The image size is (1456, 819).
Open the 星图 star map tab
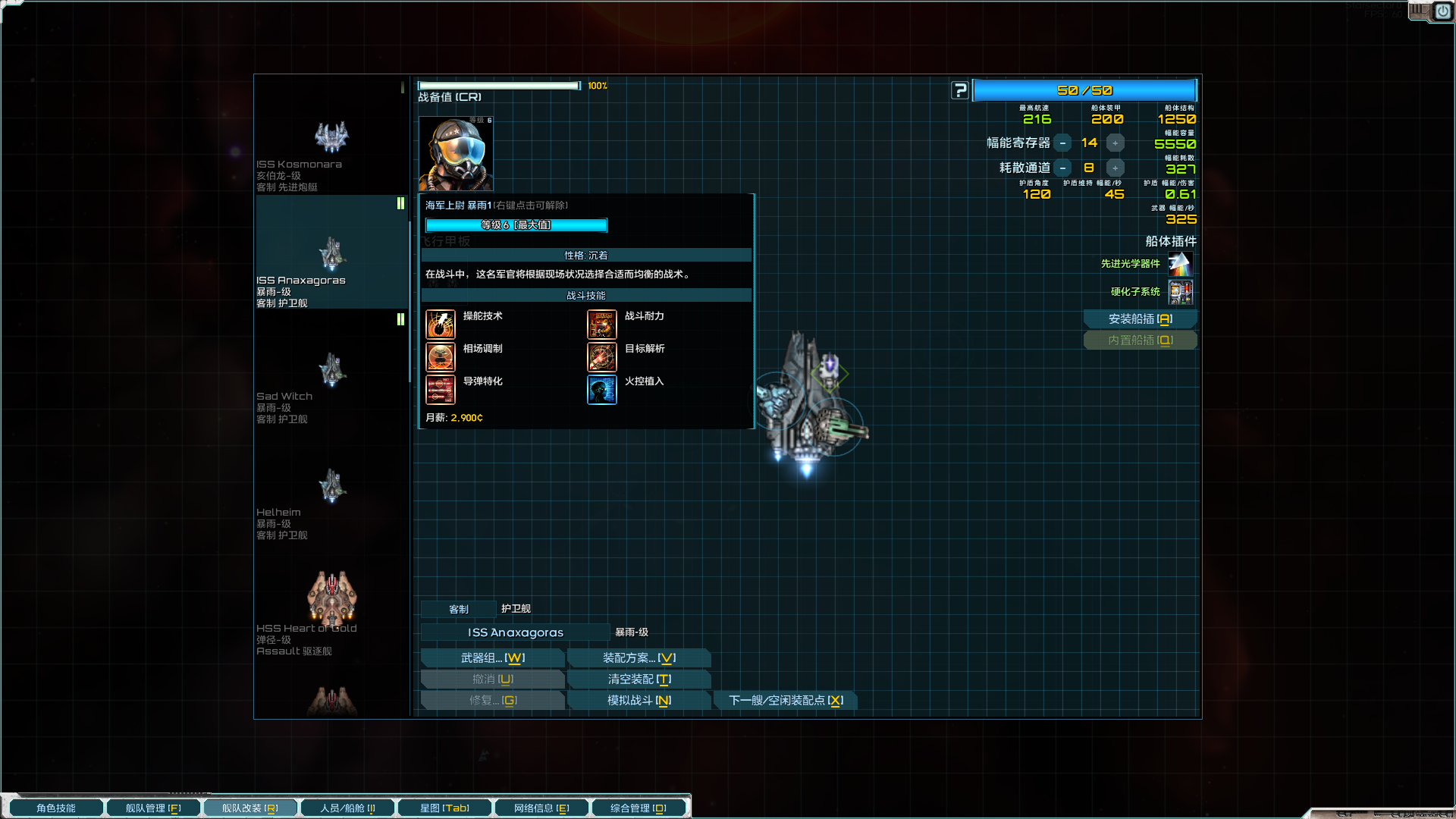click(444, 808)
